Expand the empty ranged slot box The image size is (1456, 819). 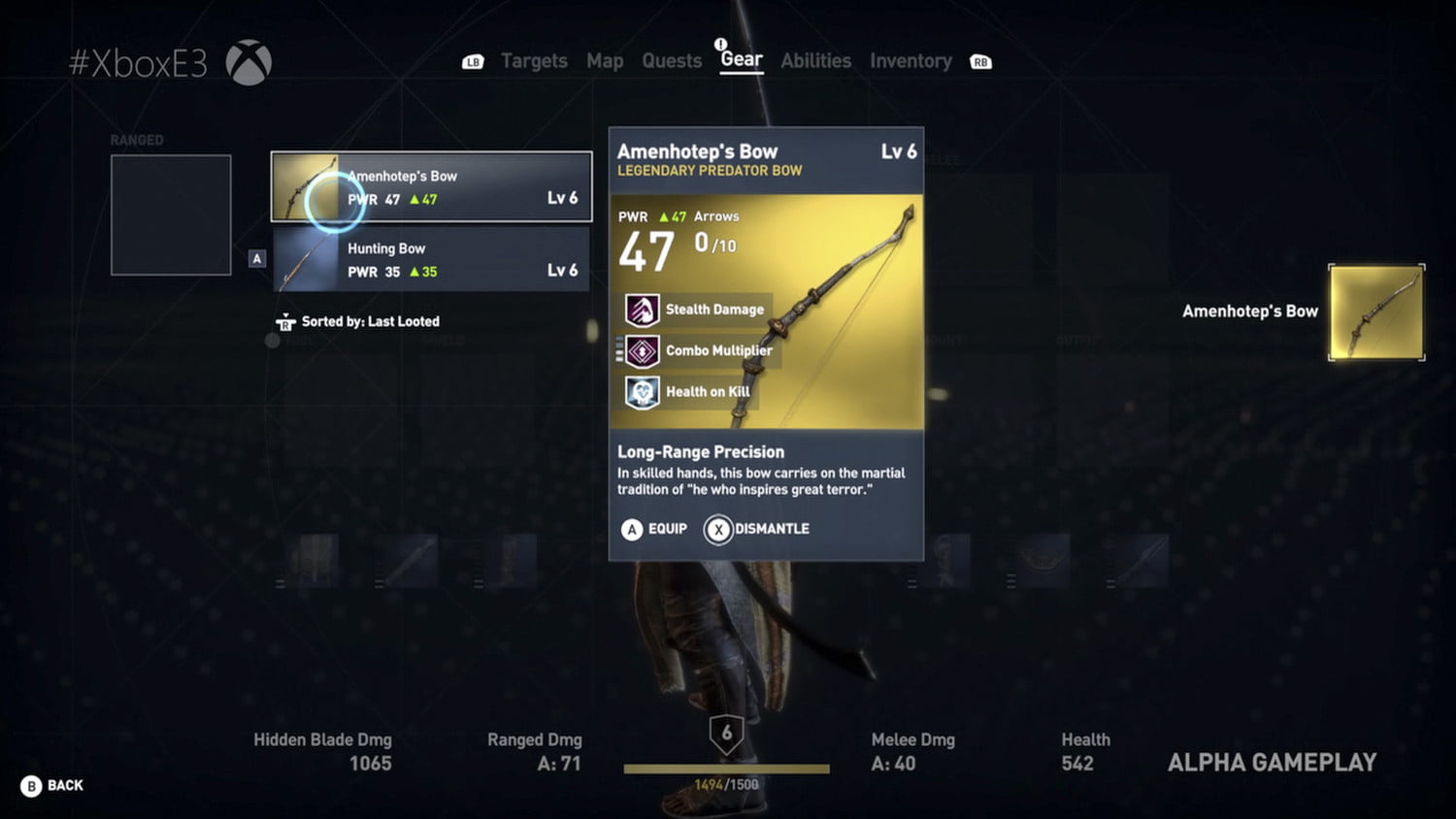171,213
